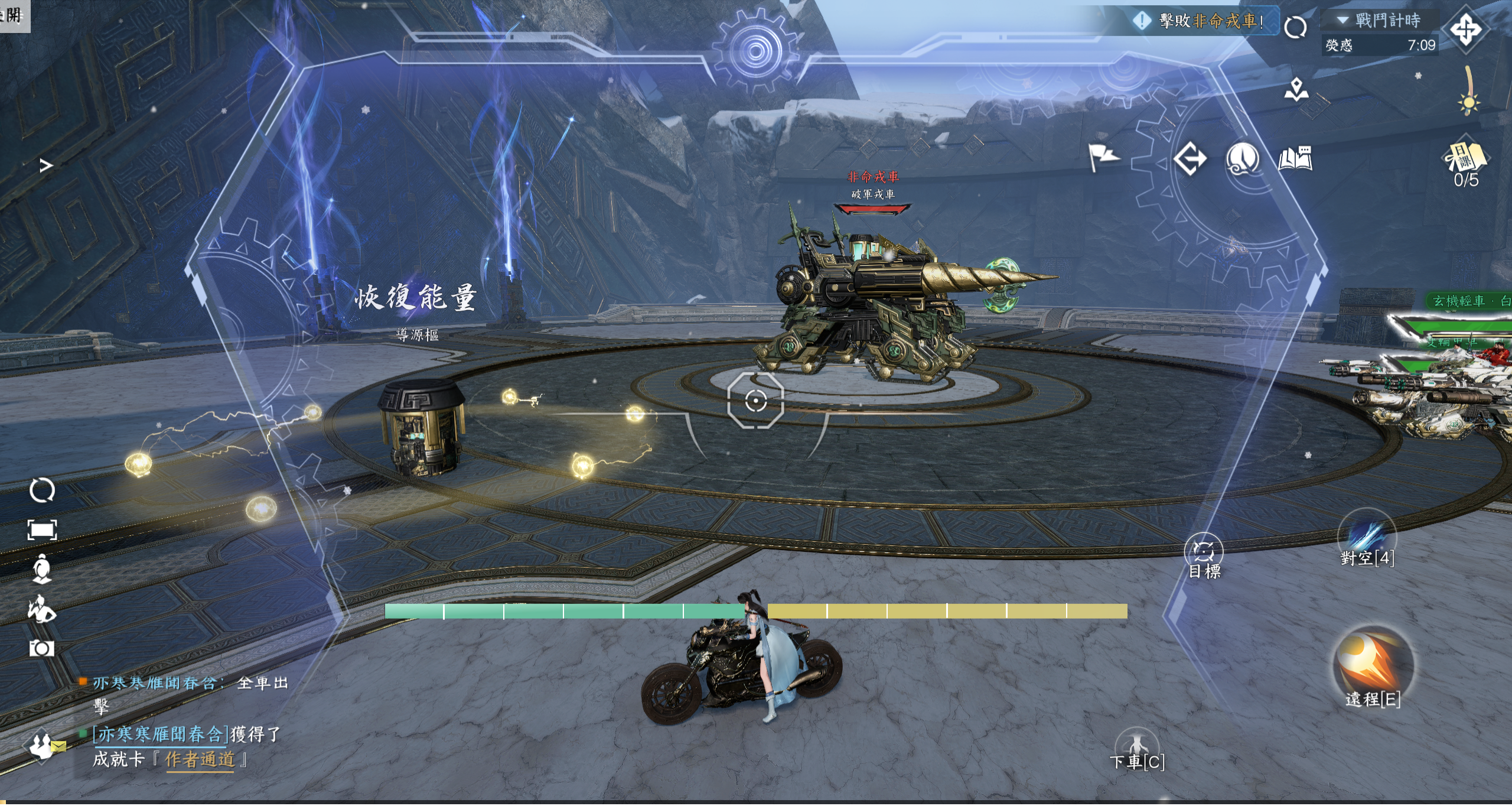Click the rotate camera icon on left
The height and width of the screenshot is (806, 1512).
pos(42,490)
